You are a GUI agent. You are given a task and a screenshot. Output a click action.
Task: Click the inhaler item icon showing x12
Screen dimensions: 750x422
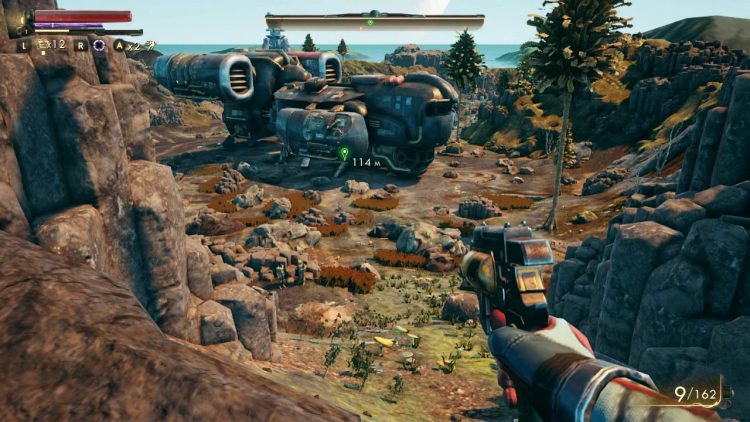pos(42,45)
